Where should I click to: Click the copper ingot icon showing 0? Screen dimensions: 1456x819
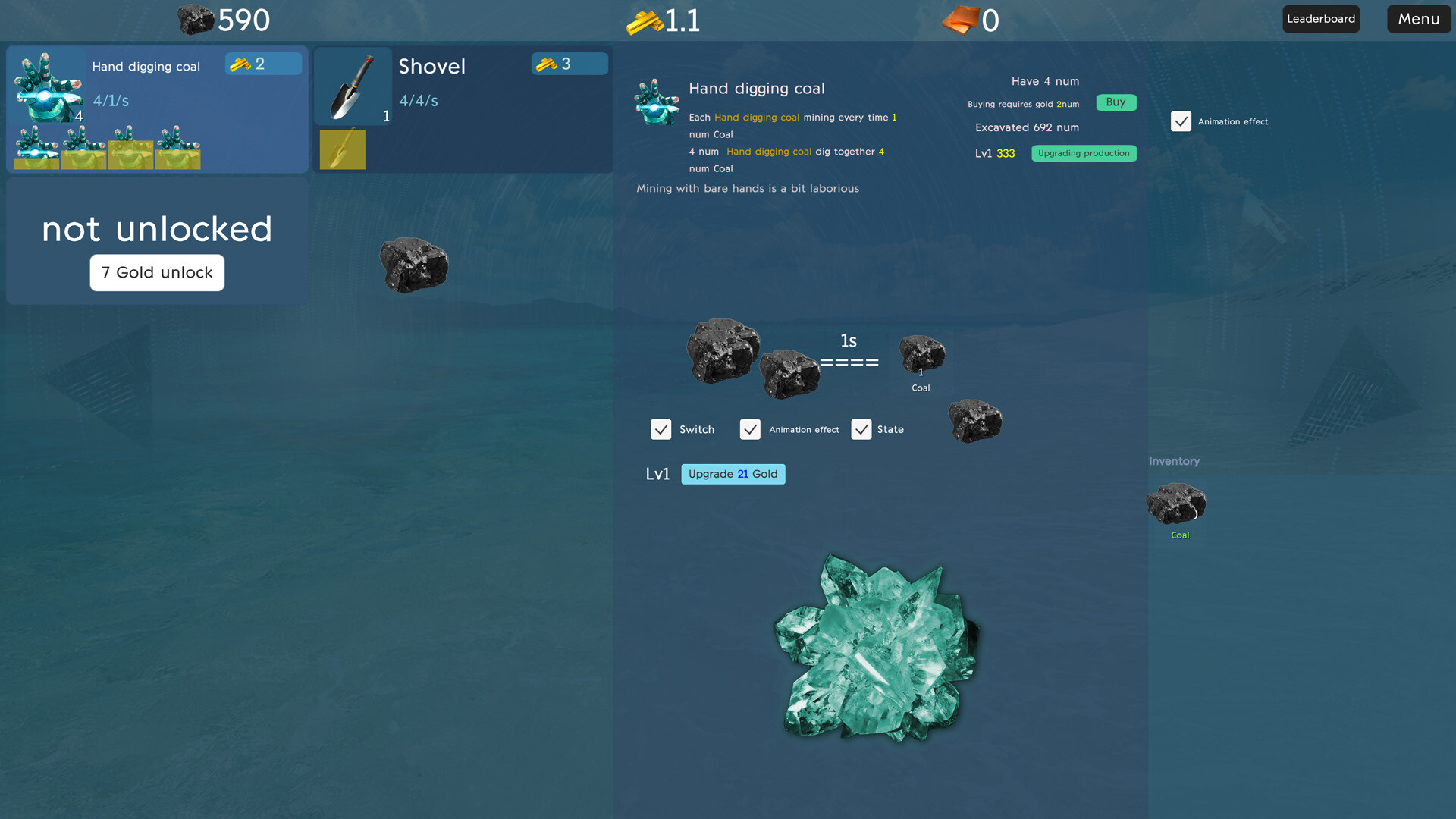(x=961, y=20)
